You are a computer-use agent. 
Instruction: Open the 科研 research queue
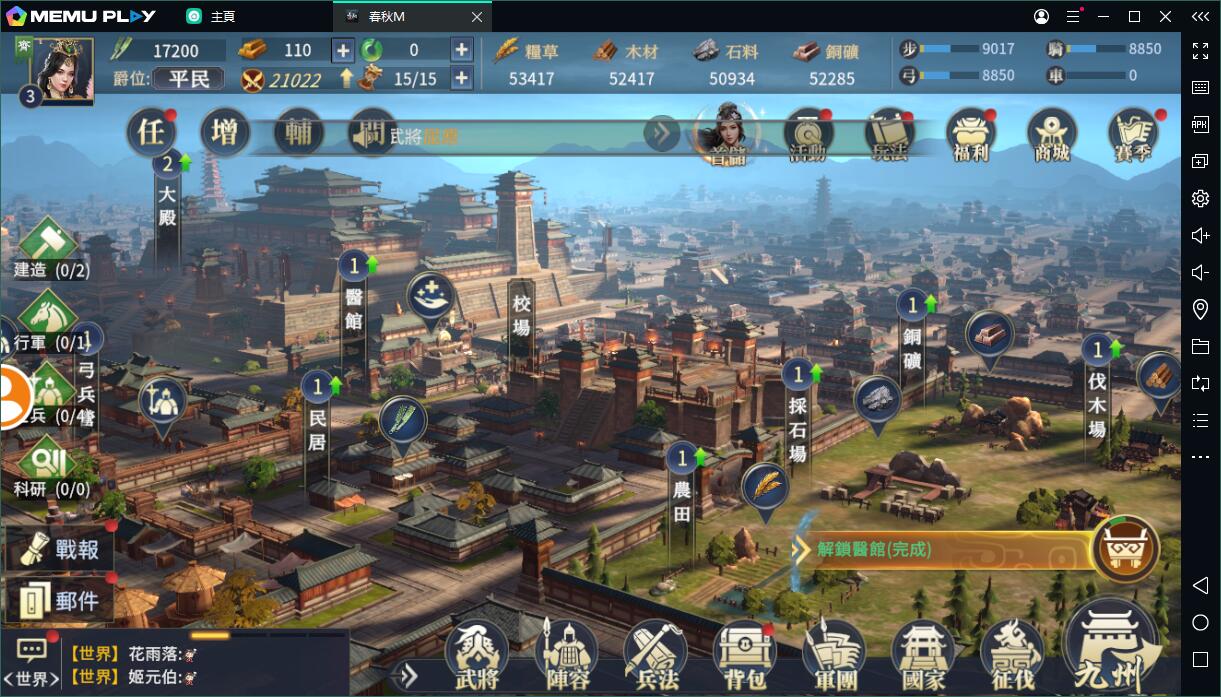point(47,468)
